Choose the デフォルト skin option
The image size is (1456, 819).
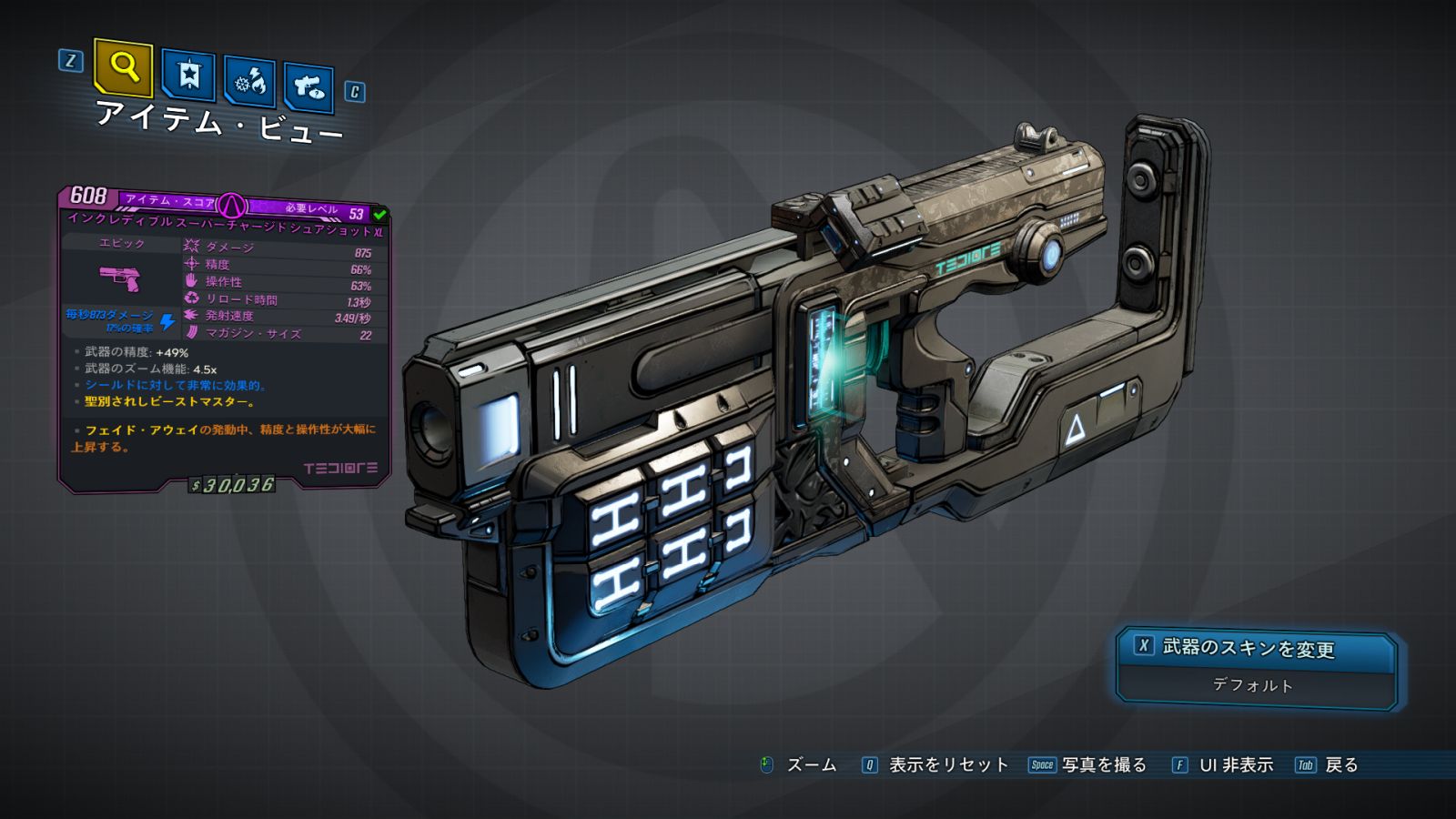coord(1253,685)
